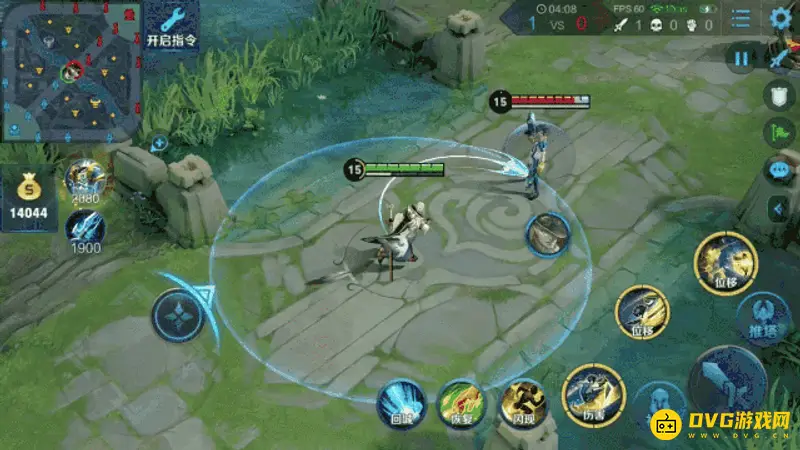The height and width of the screenshot is (450, 800).
Task: Select the green flag signal button
Action: [780, 133]
